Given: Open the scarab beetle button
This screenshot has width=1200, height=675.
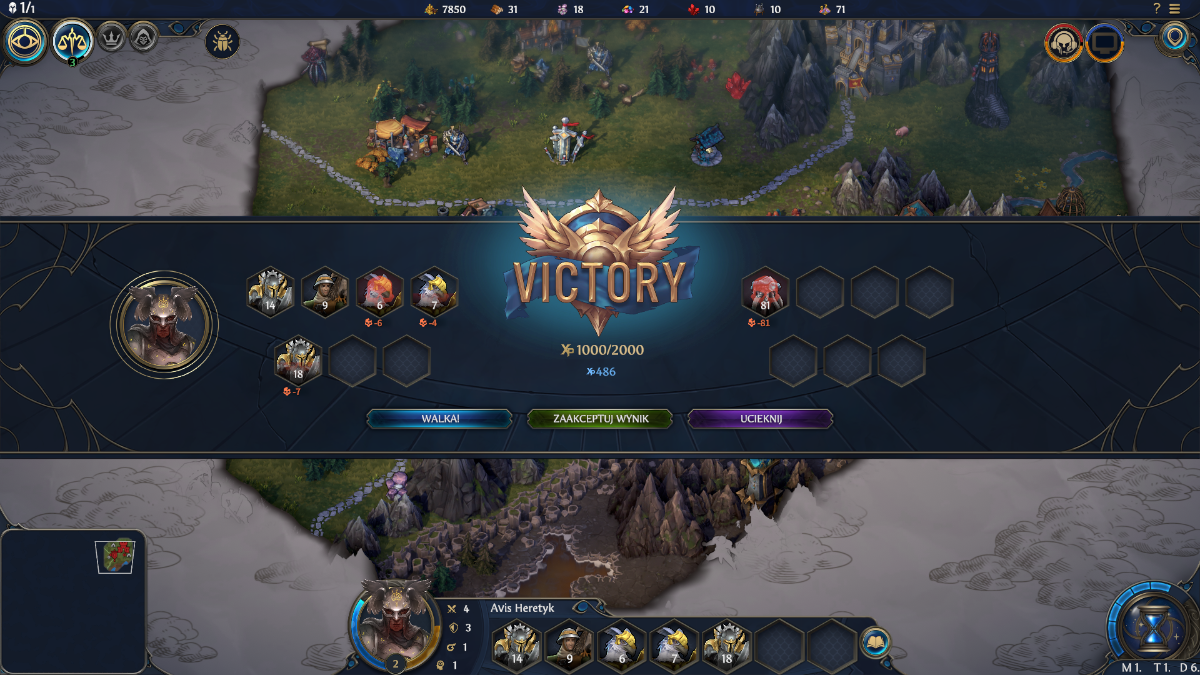Looking at the screenshot, I should [x=221, y=42].
